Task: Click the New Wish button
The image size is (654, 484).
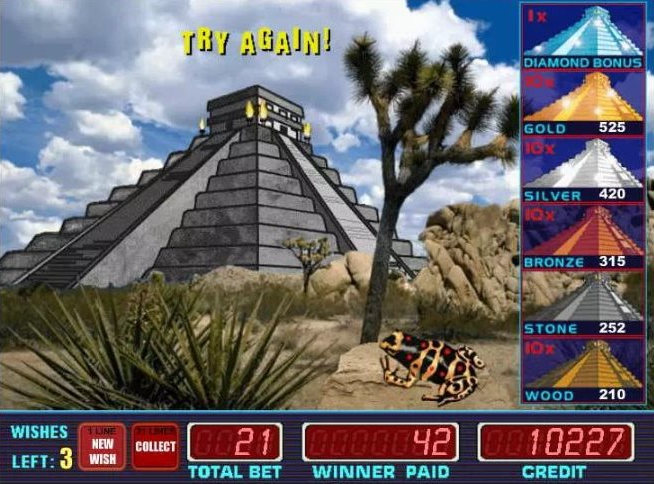Action: pyautogui.click(x=103, y=446)
